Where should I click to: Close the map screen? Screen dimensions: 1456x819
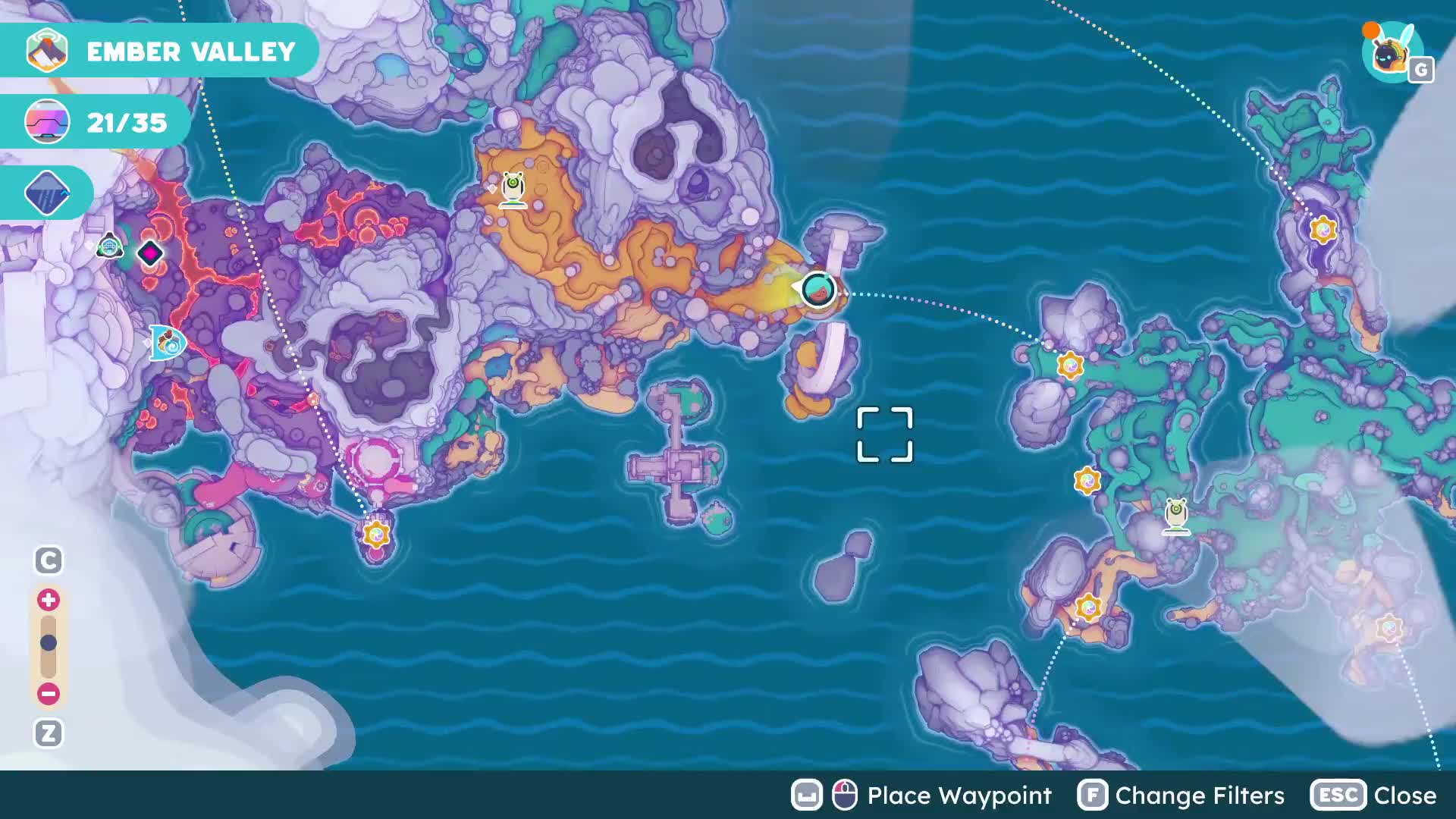point(1373,795)
